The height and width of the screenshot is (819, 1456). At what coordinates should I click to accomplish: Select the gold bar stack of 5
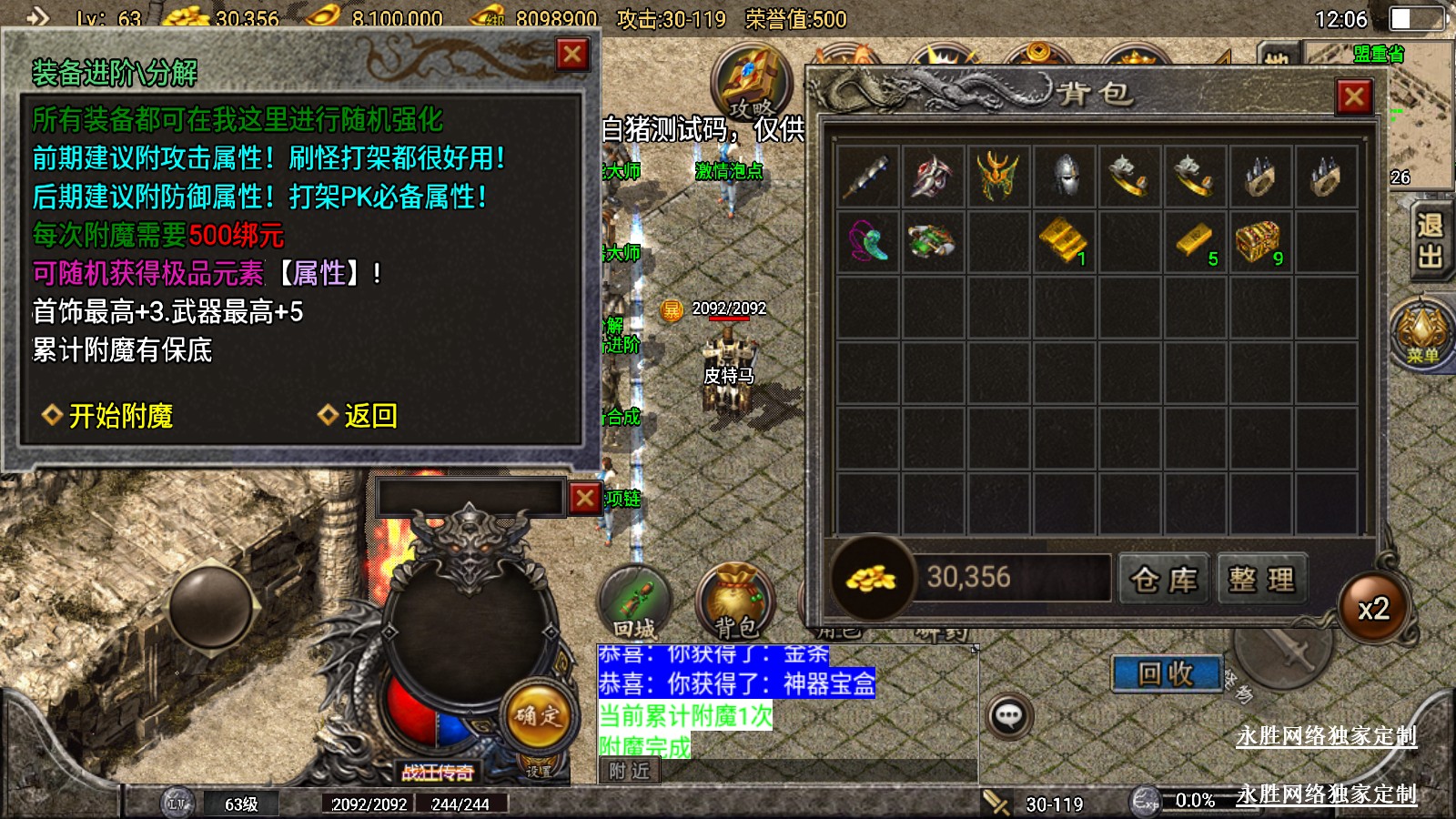pos(1195,241)
